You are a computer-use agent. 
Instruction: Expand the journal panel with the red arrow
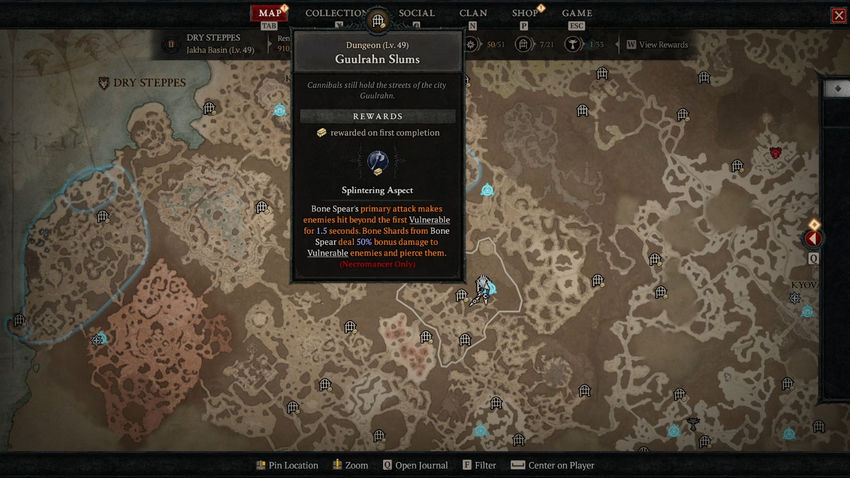click(813, 239)
